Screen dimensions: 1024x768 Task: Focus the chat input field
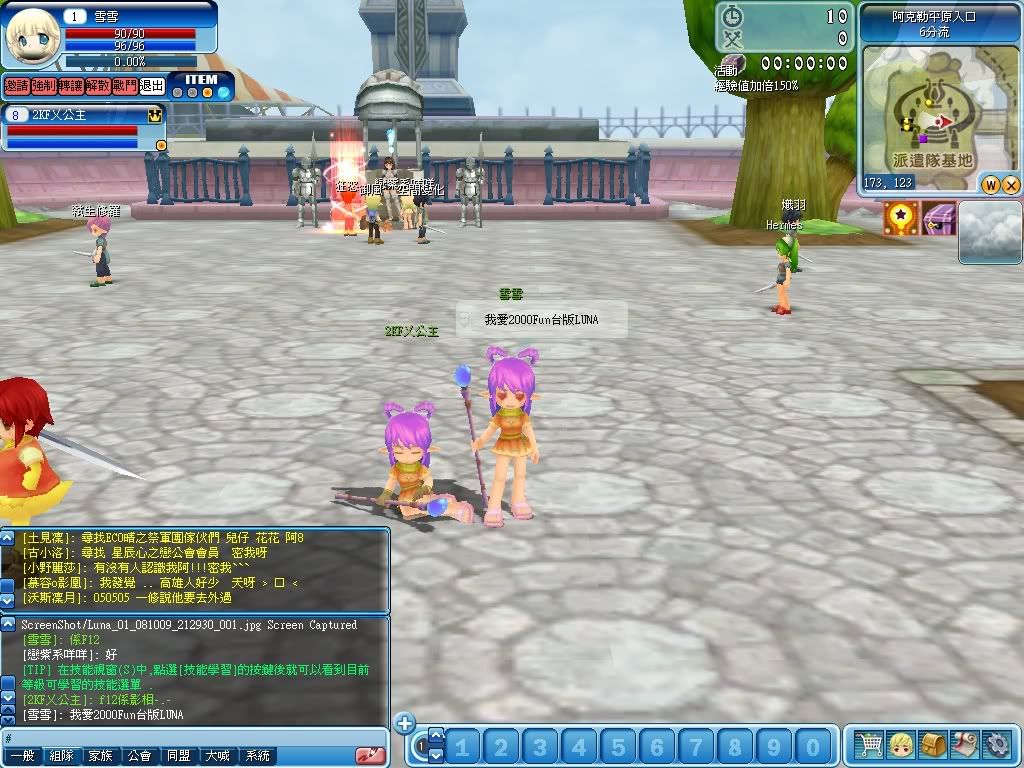click(190, 736)
